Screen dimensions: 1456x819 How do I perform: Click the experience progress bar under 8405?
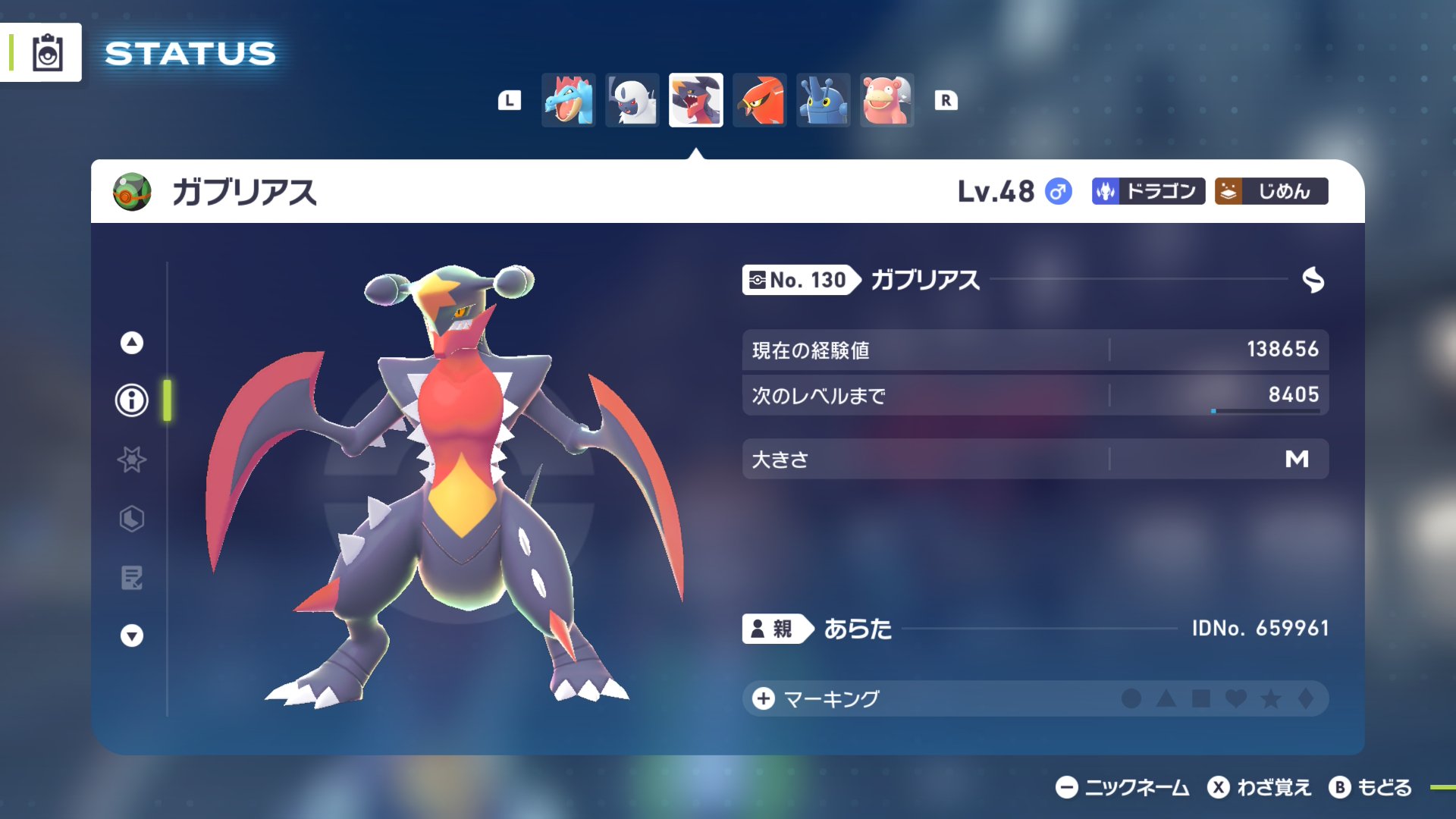tap(1266, 412)
